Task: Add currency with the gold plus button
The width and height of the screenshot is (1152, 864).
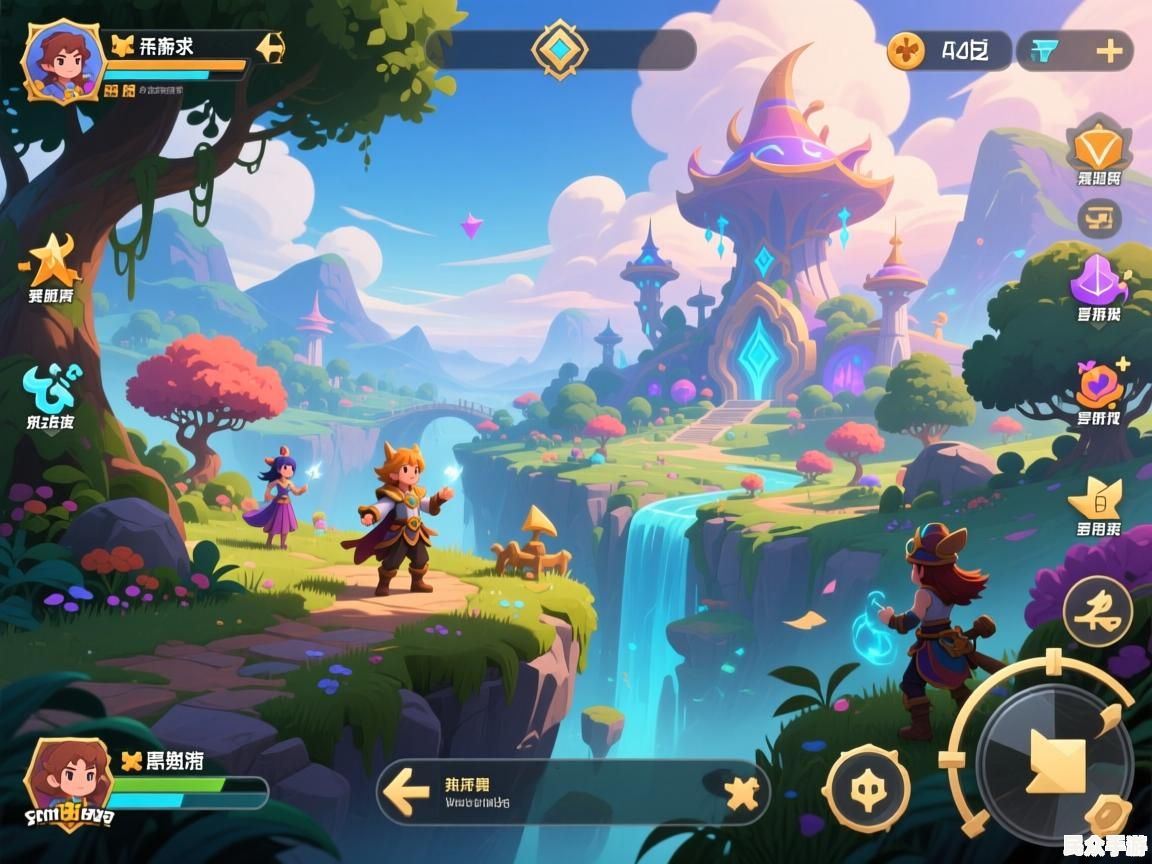Action: pyautogui.click(x=1110, y=51)
